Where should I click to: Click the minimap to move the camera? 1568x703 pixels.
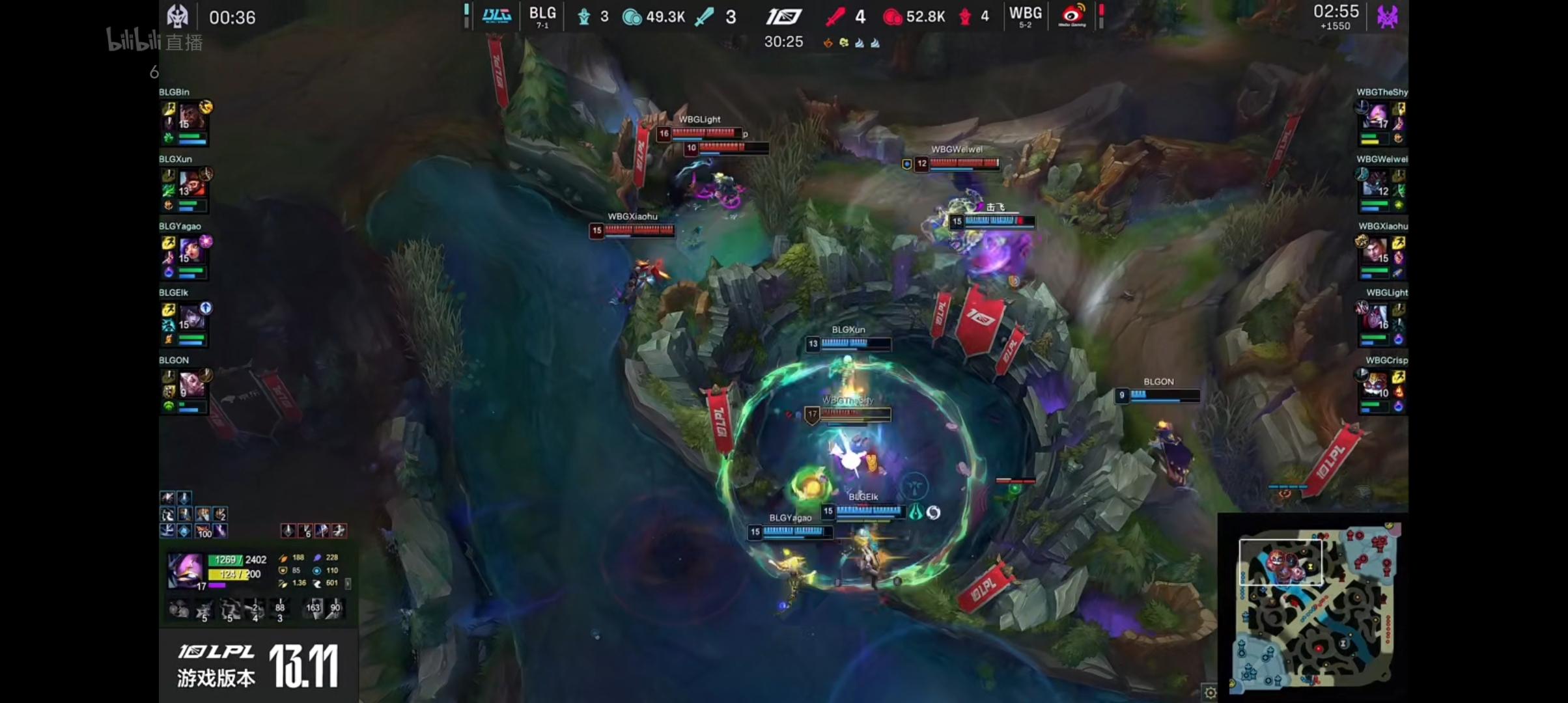1315,605
